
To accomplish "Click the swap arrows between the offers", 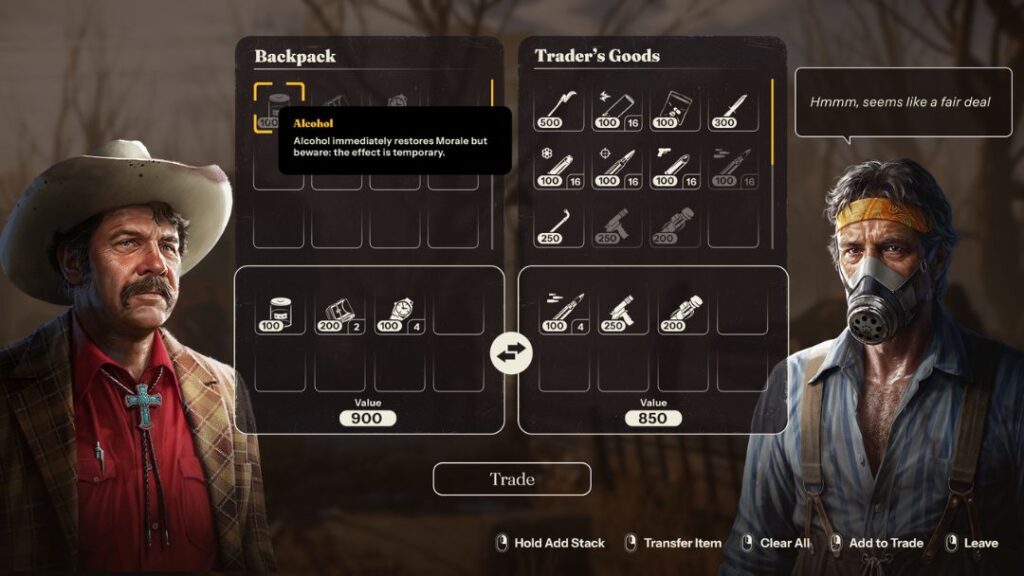I will tap(511, 352).
